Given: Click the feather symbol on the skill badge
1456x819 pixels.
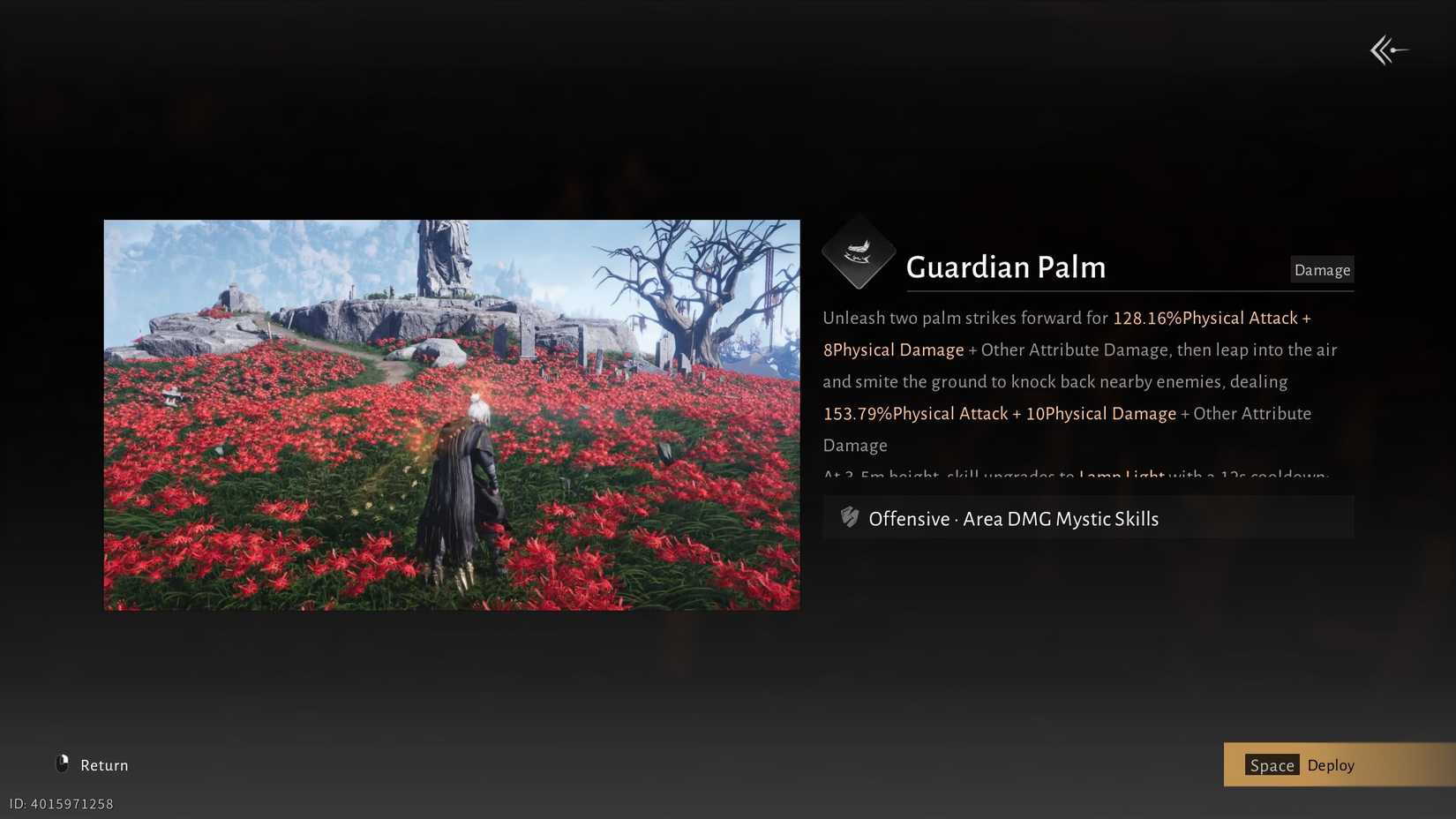Looking at the screenshot, I should click(857, 251).
